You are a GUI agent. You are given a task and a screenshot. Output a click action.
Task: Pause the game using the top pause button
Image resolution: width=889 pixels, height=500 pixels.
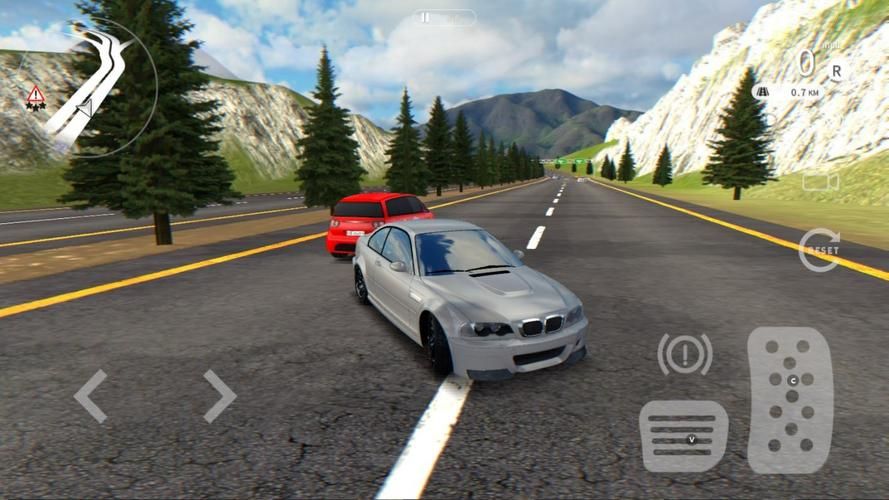click(x=444, y=18)
